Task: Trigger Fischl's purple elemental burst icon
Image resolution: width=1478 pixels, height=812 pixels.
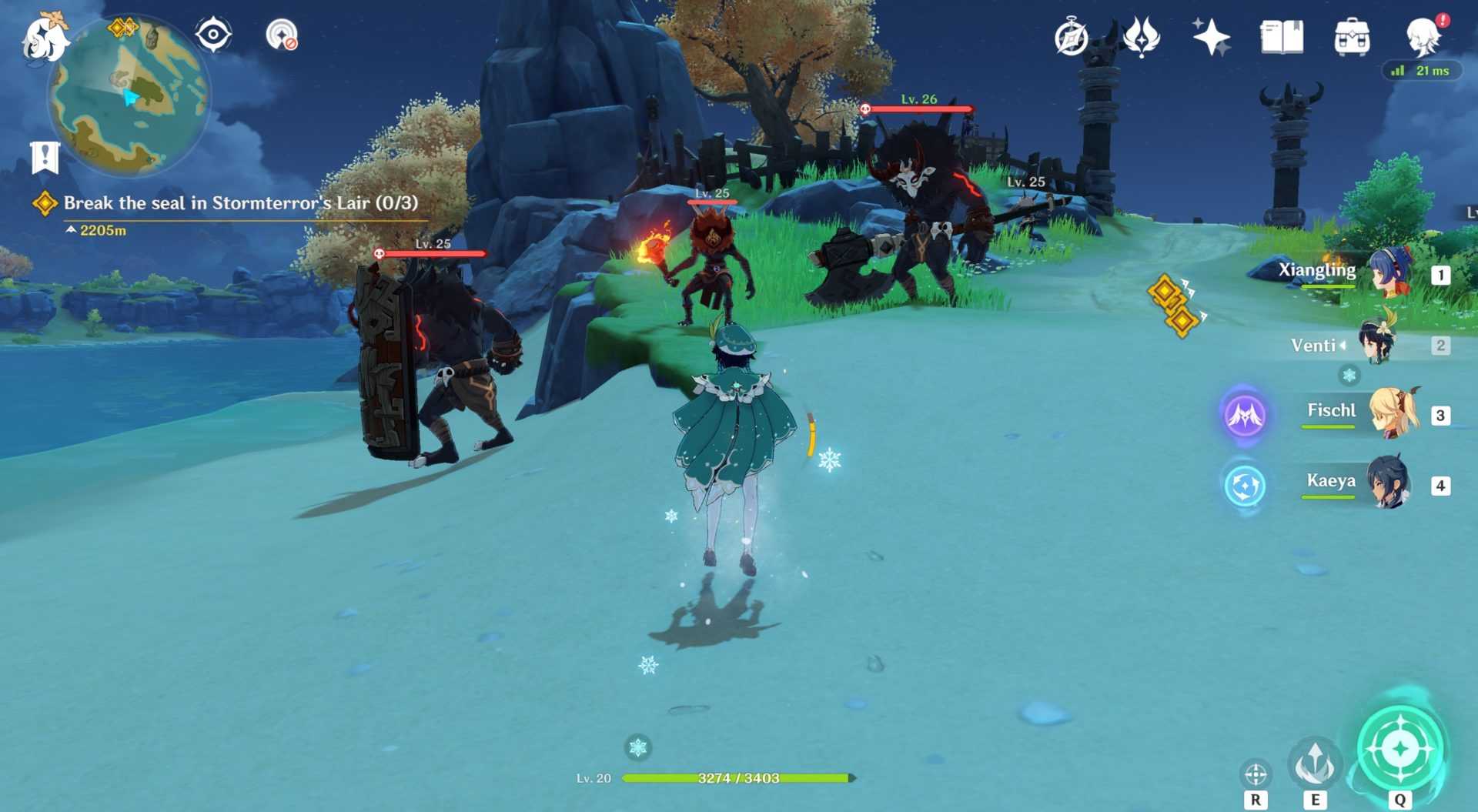Action: [x=1244, y=415]
